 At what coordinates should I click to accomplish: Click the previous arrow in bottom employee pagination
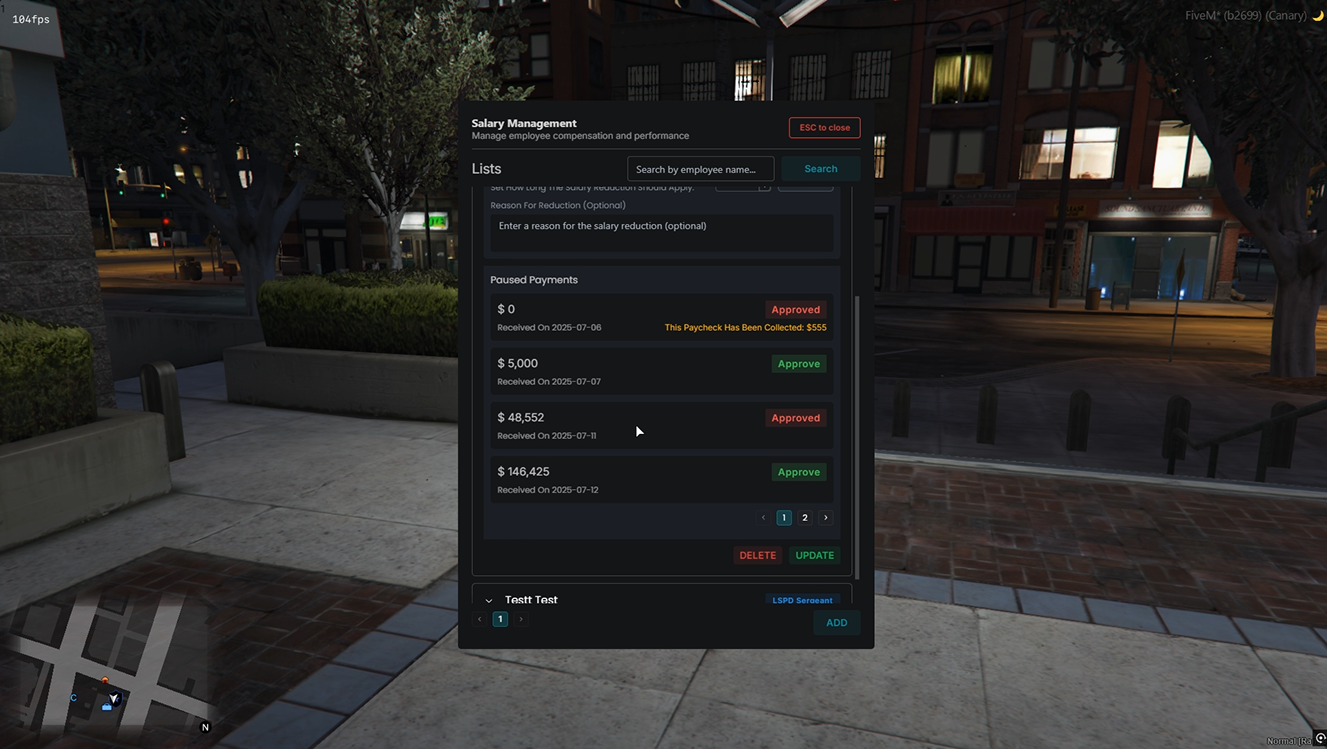pyautogui.click(x=479, y=619)
